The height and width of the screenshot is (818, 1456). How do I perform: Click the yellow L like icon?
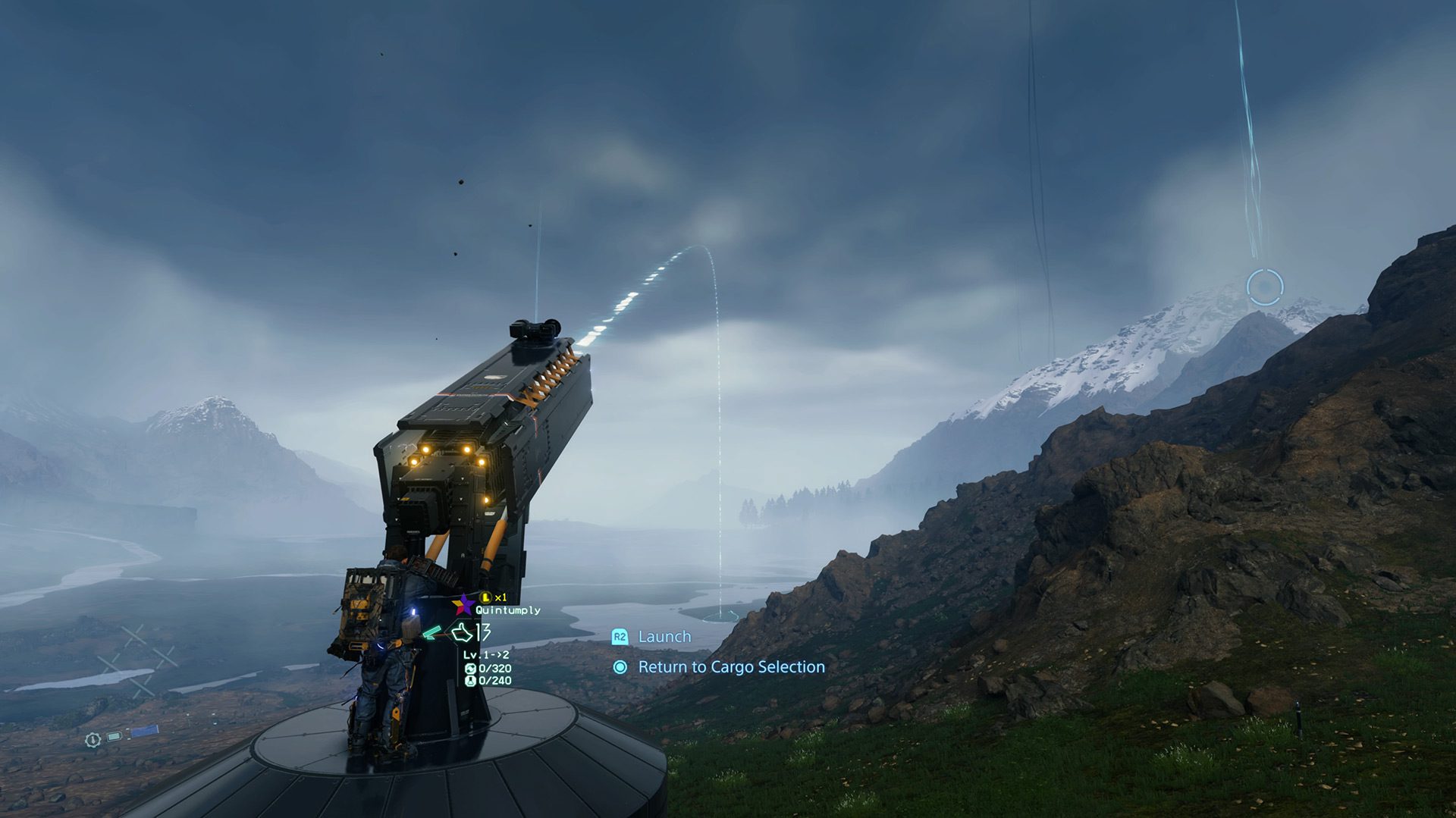pyautogui.click(x=487, y=597)
